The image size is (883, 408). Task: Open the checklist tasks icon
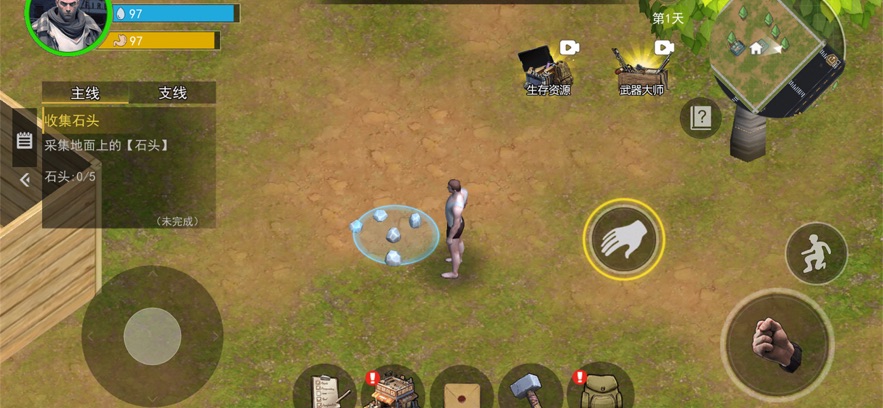(325, 388)
